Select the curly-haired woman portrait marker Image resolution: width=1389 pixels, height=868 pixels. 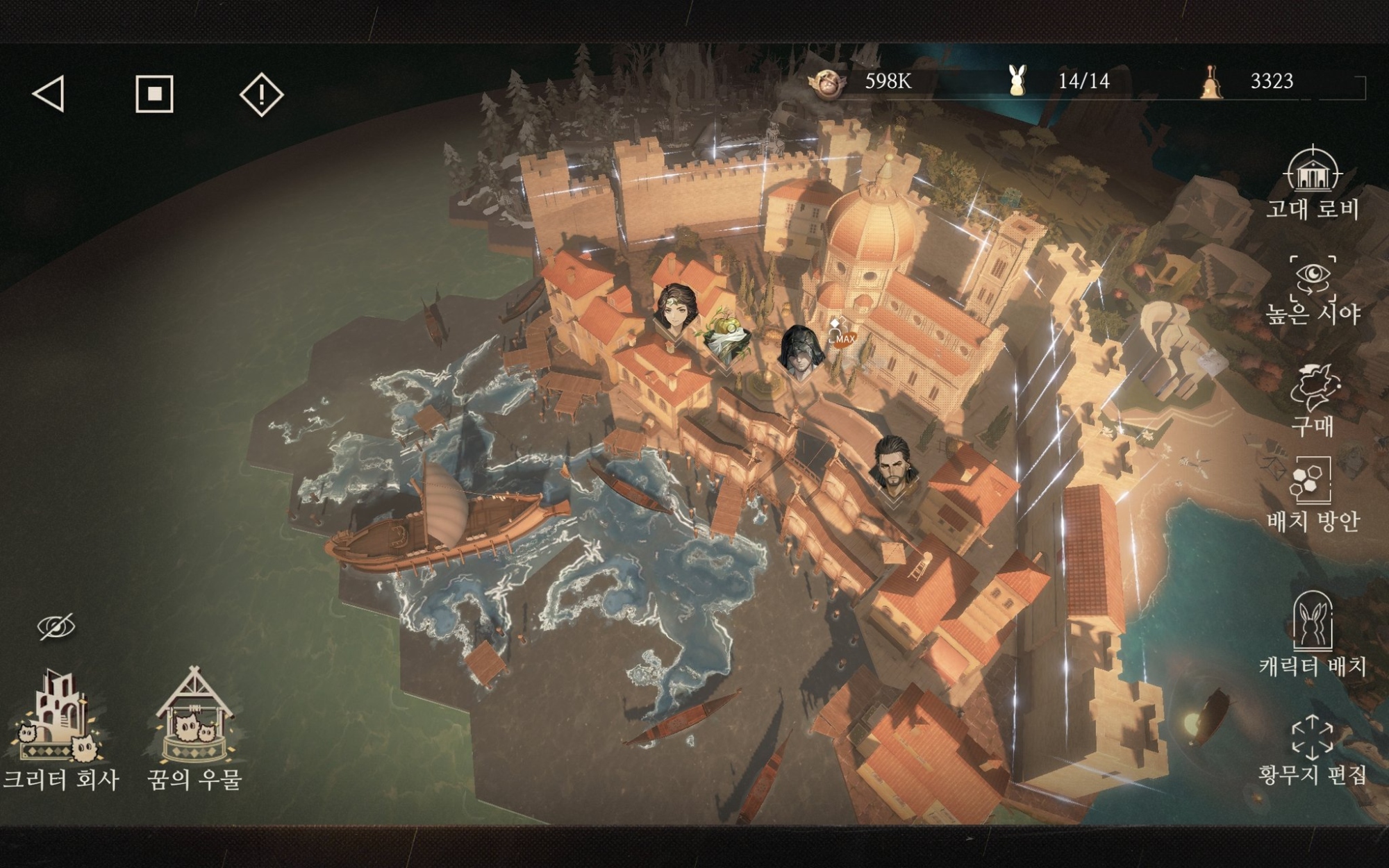[676, 309]
